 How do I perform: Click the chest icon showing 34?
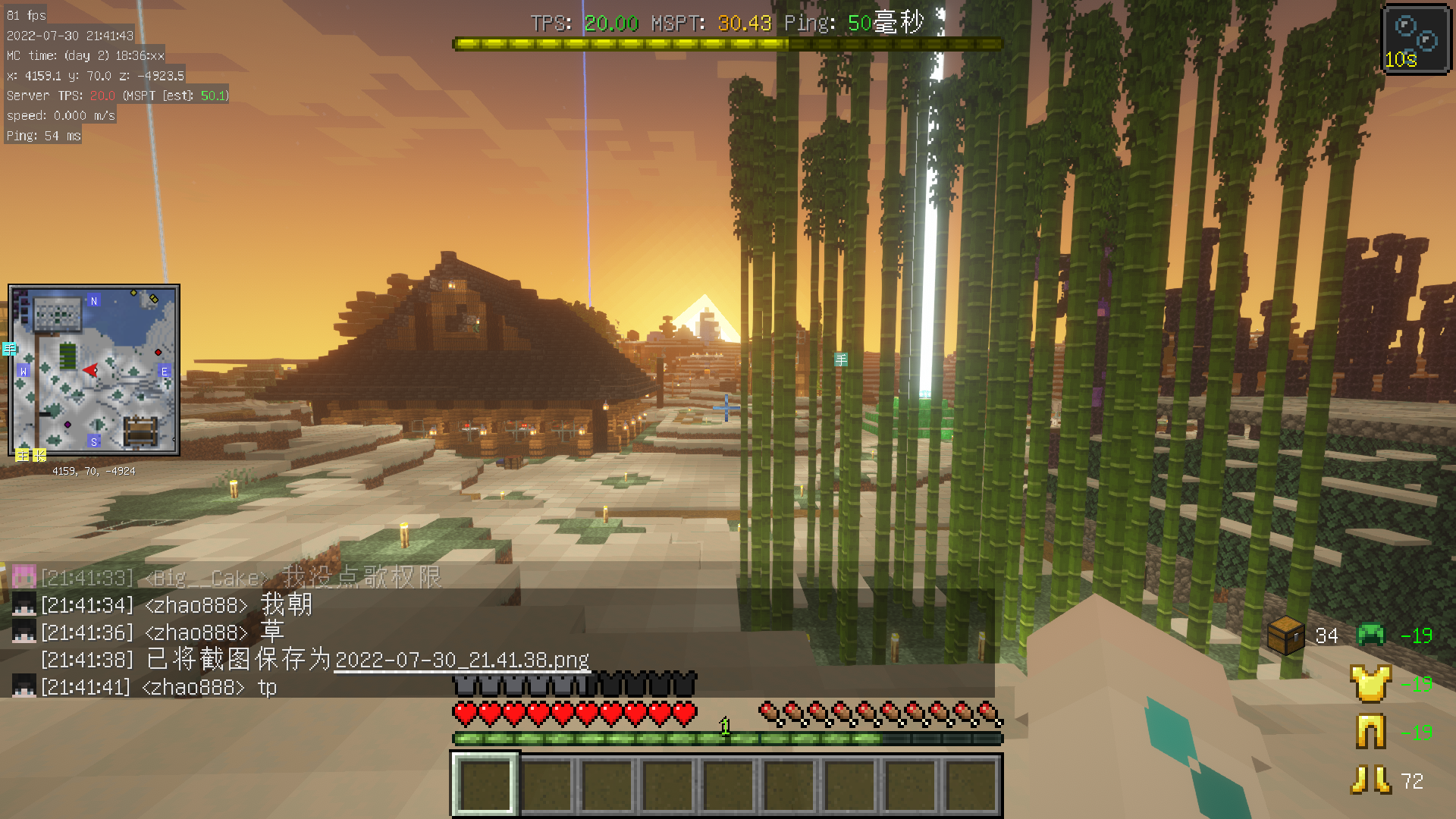pos(1285,635)
